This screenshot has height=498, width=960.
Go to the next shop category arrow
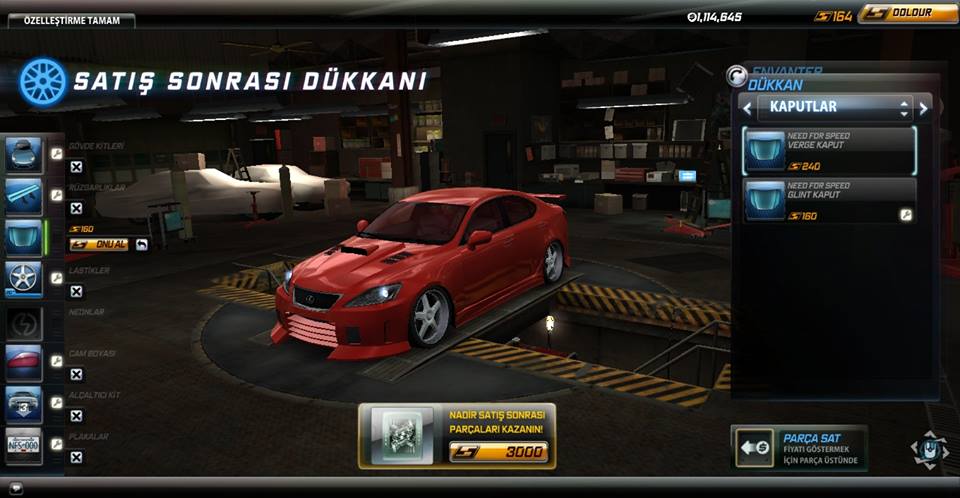[923, 107]
